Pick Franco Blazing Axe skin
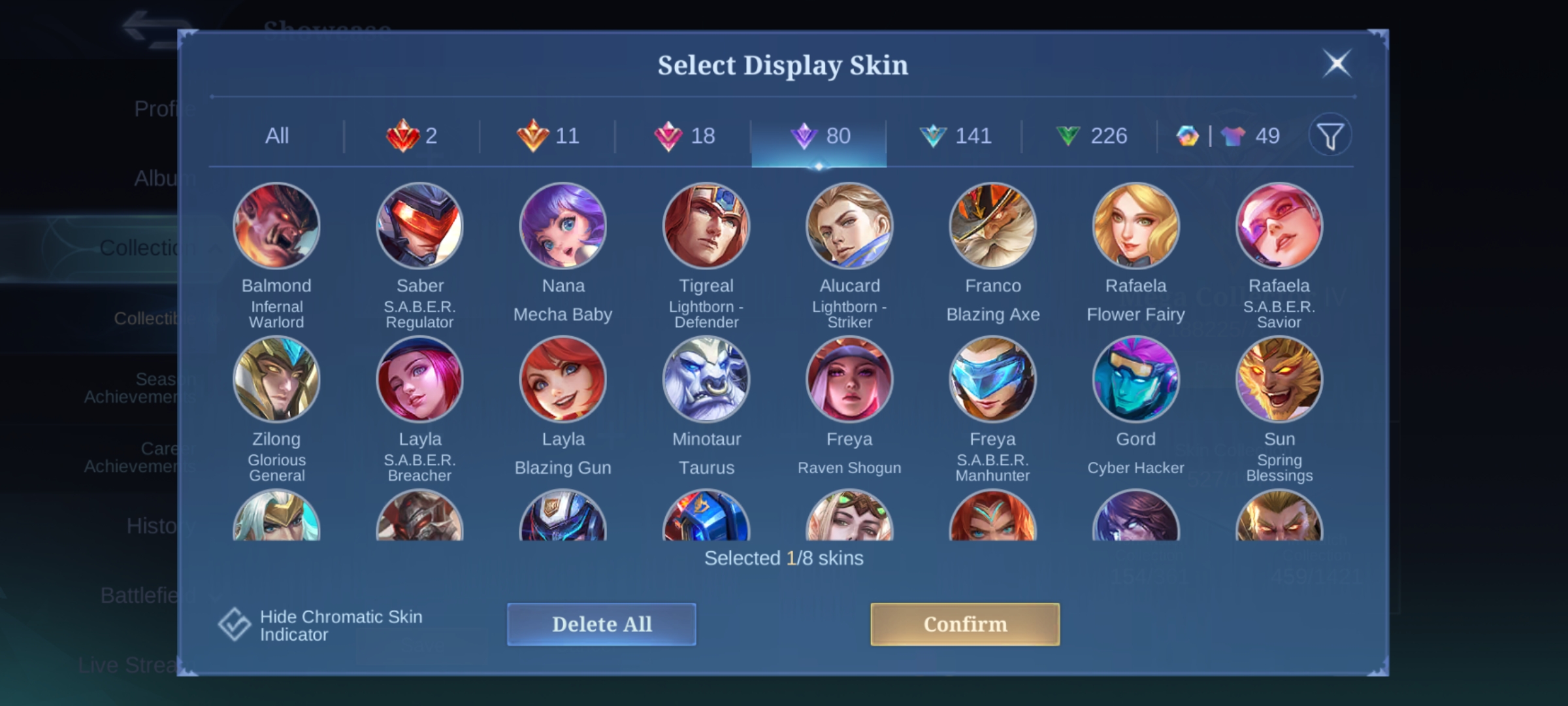Screen dimensions: 1568x706 [992, 226]
